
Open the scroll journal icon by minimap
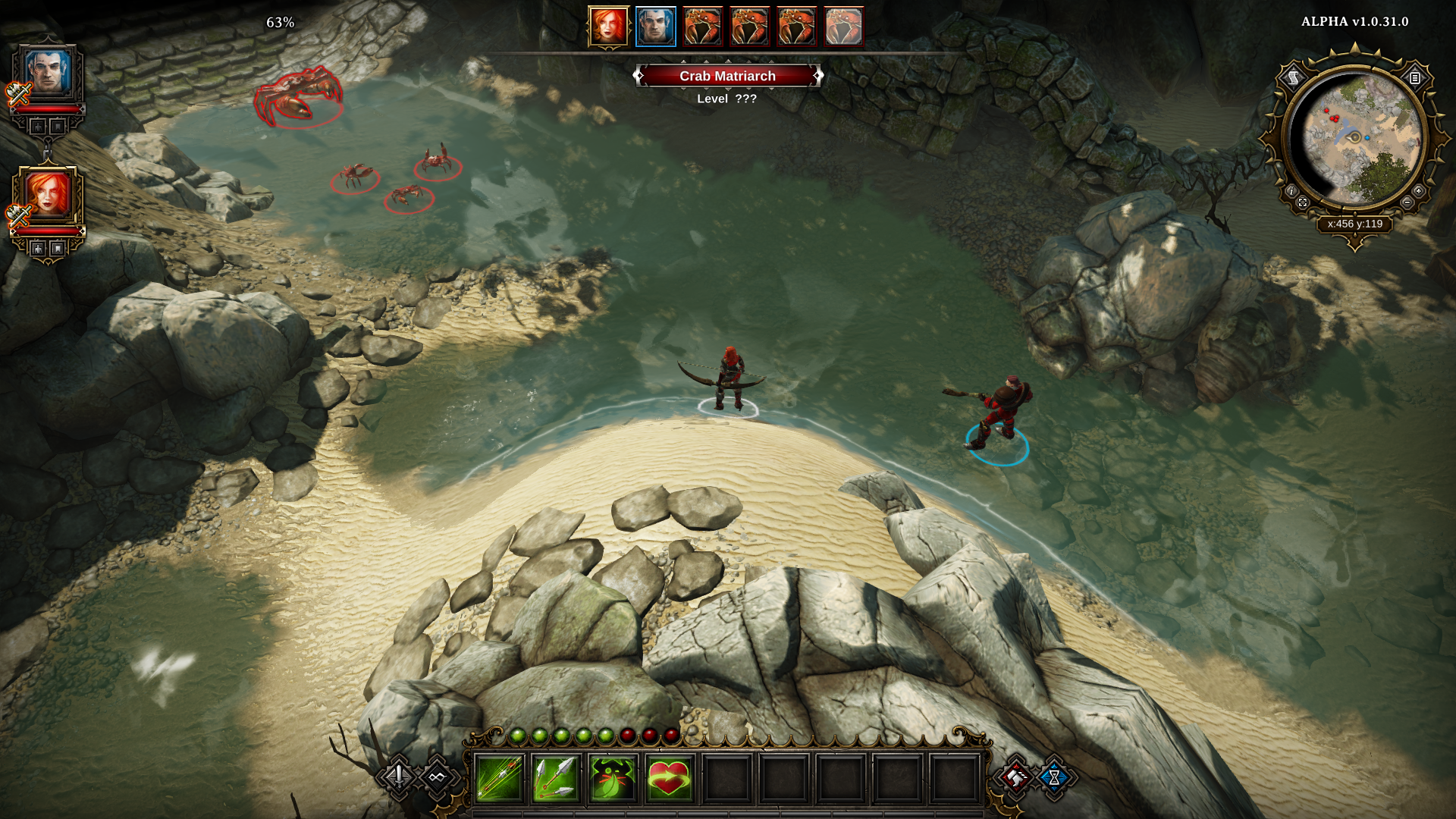point(1294,77)
